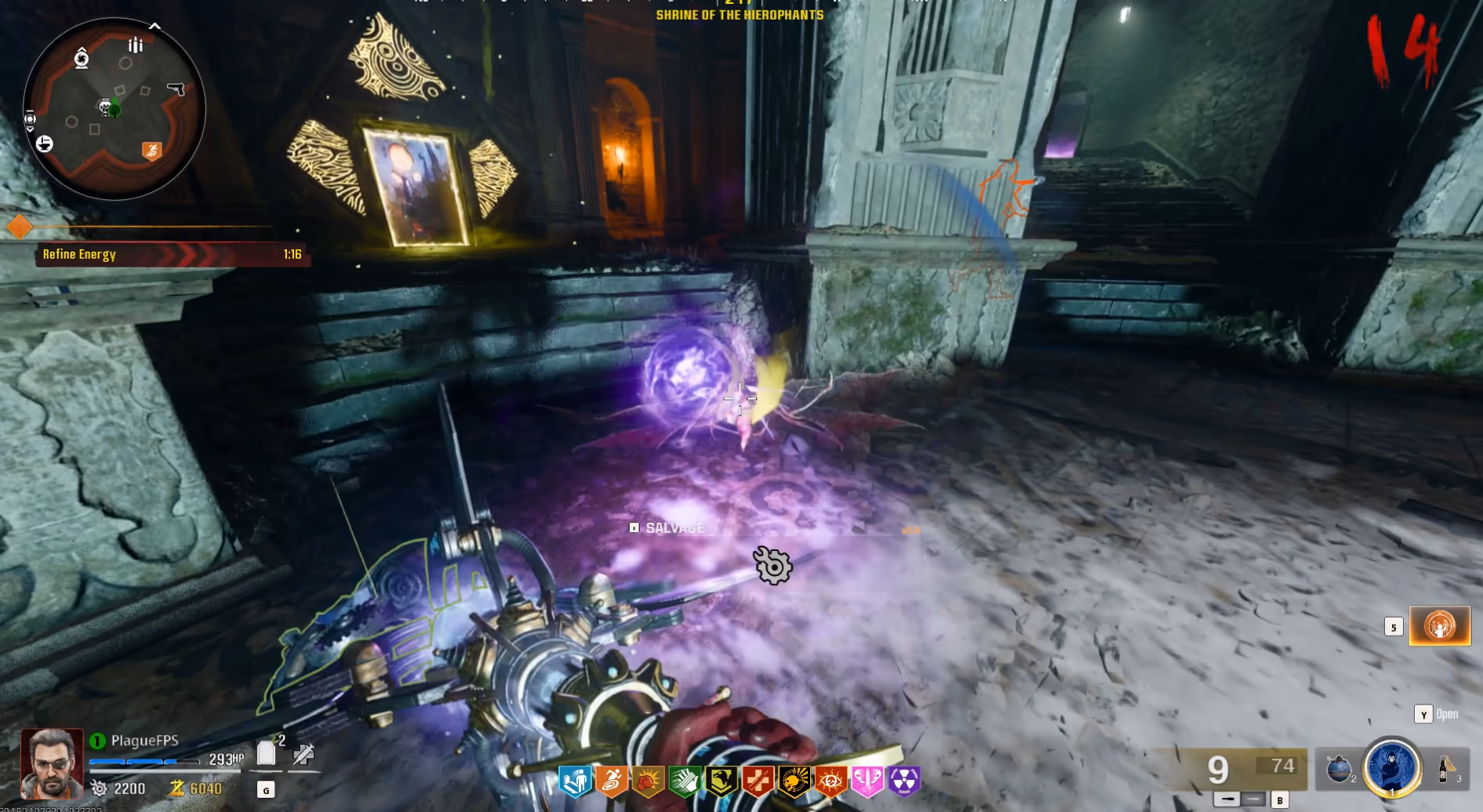Click the green Speed Cola hand perk

click(685, 781)
